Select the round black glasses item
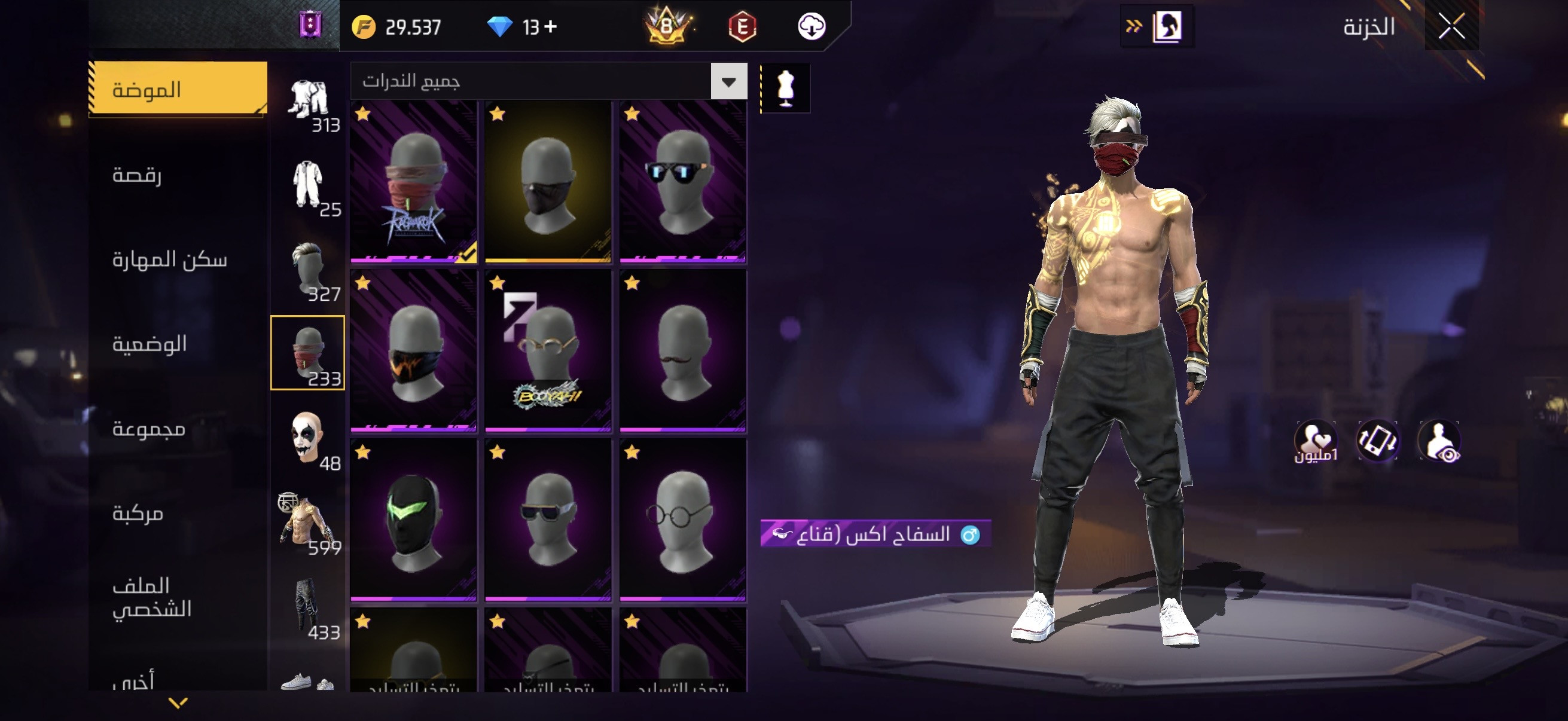This screenshot has height=721, width=1568. [x=683, y=520]
